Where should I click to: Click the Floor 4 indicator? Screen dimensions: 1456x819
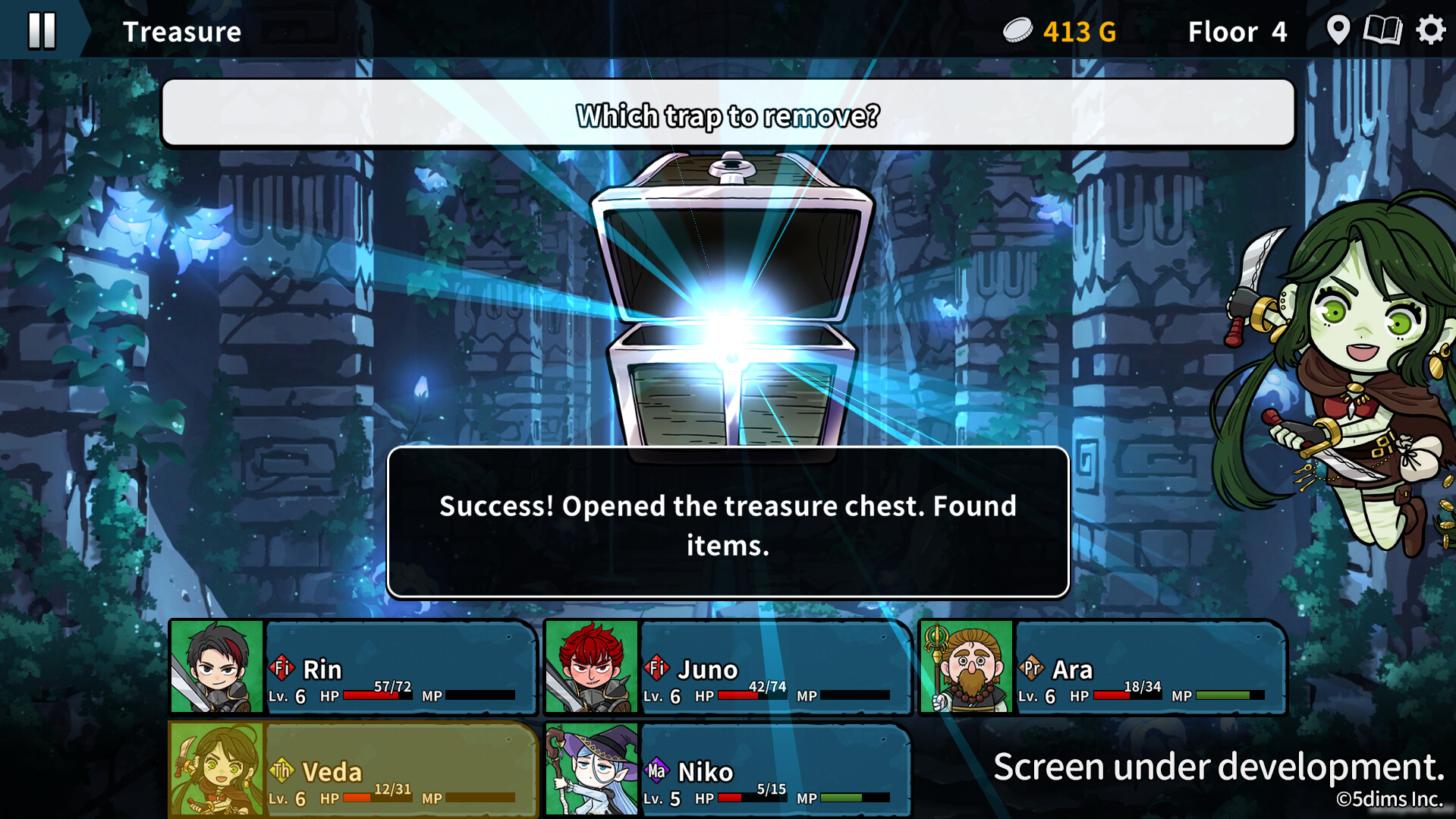tap(1237, 32)
